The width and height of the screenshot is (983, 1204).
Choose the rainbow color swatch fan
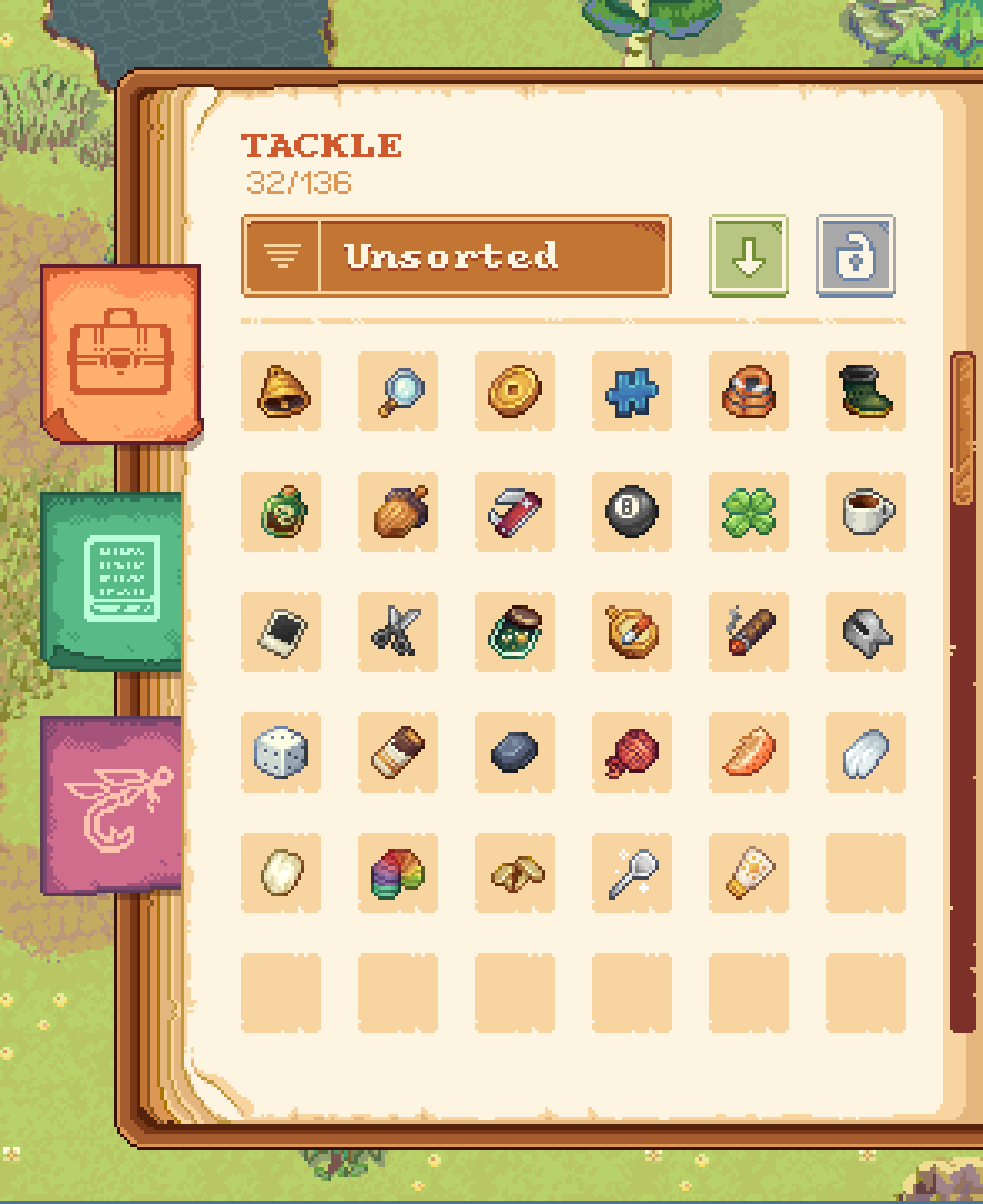[398, 873]
